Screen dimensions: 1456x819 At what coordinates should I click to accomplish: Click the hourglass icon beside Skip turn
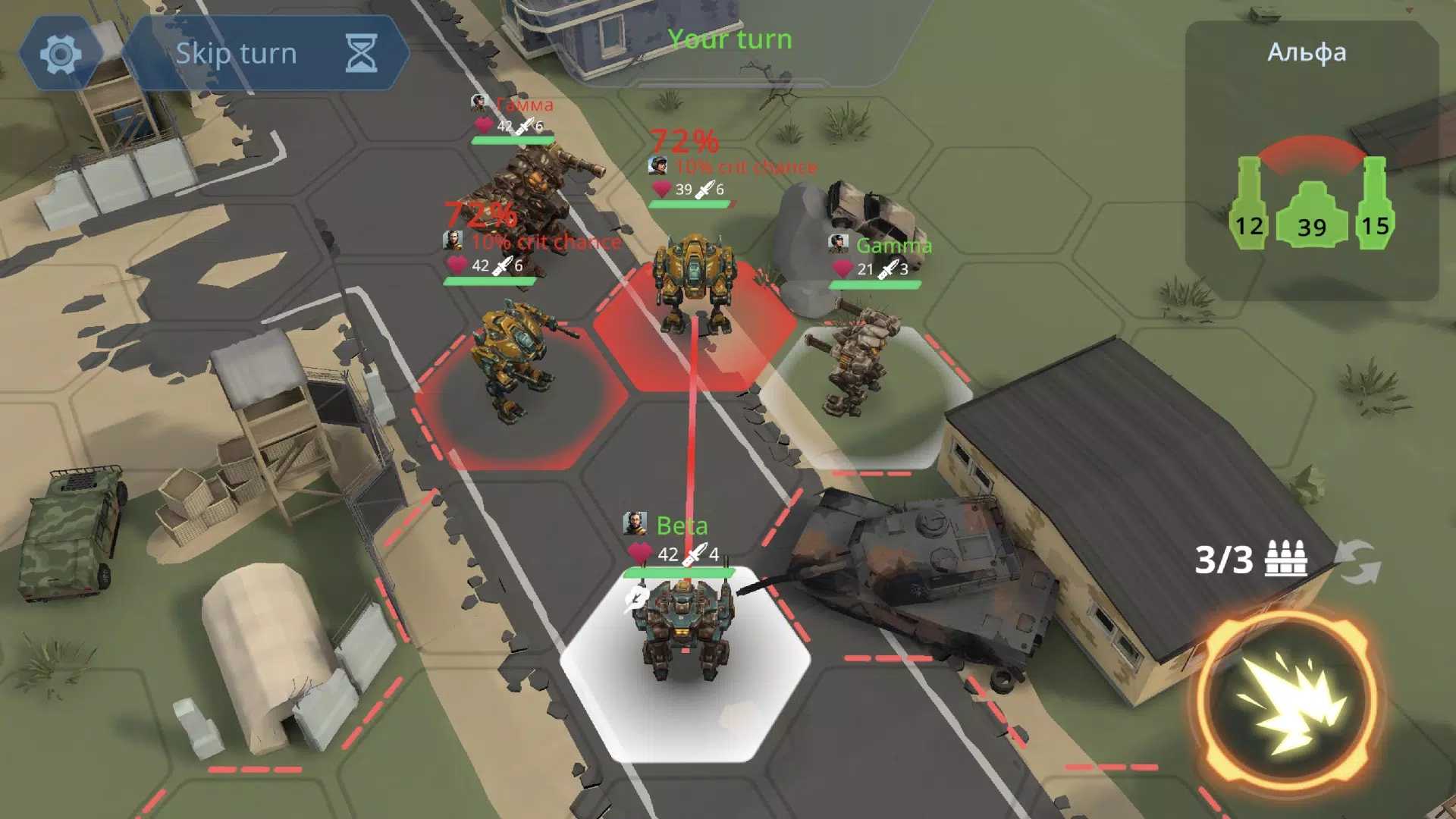tap(359, 52)
